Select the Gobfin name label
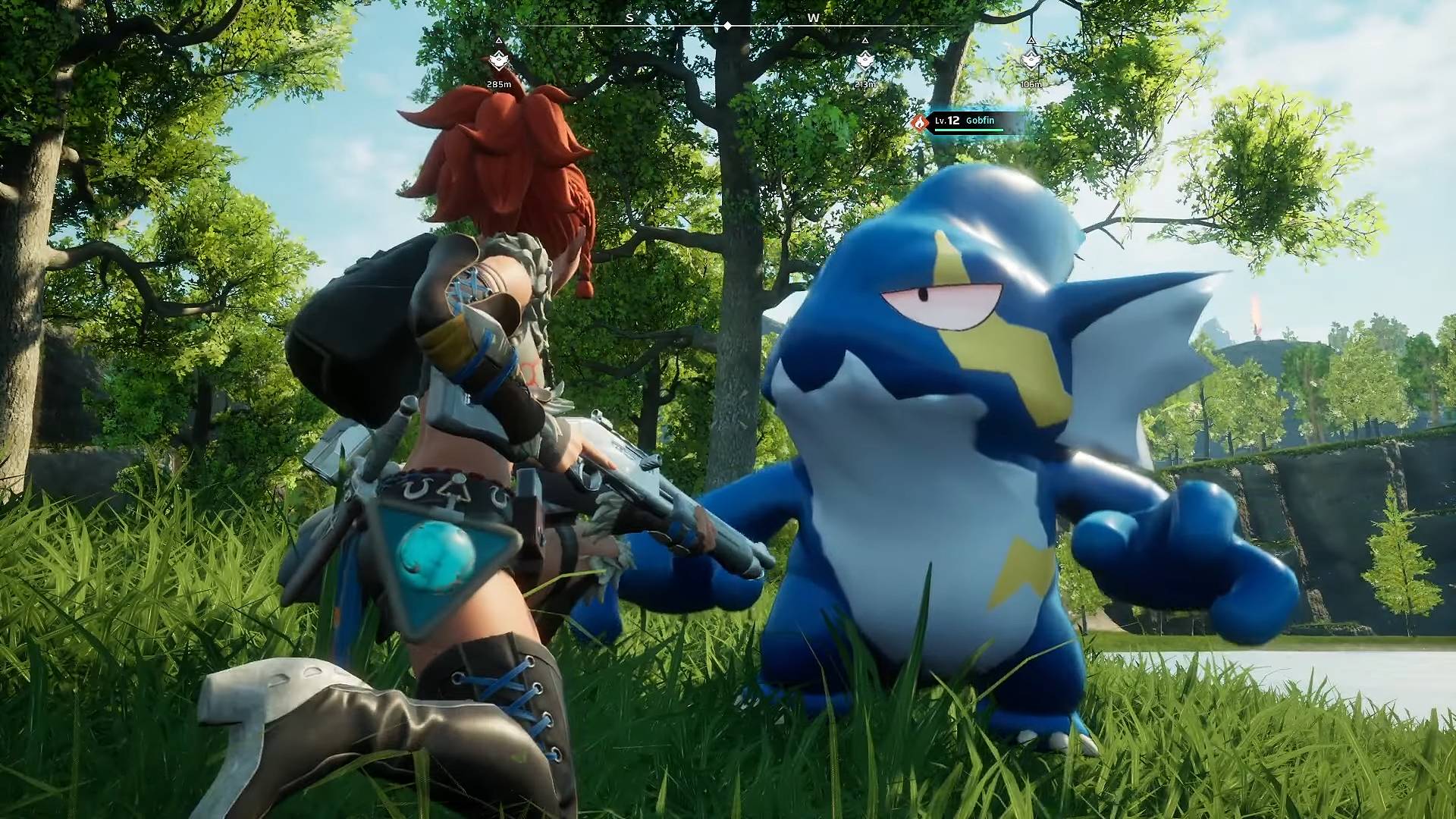The height and width of the screenshot is (819, 1456). coord(980,121)
